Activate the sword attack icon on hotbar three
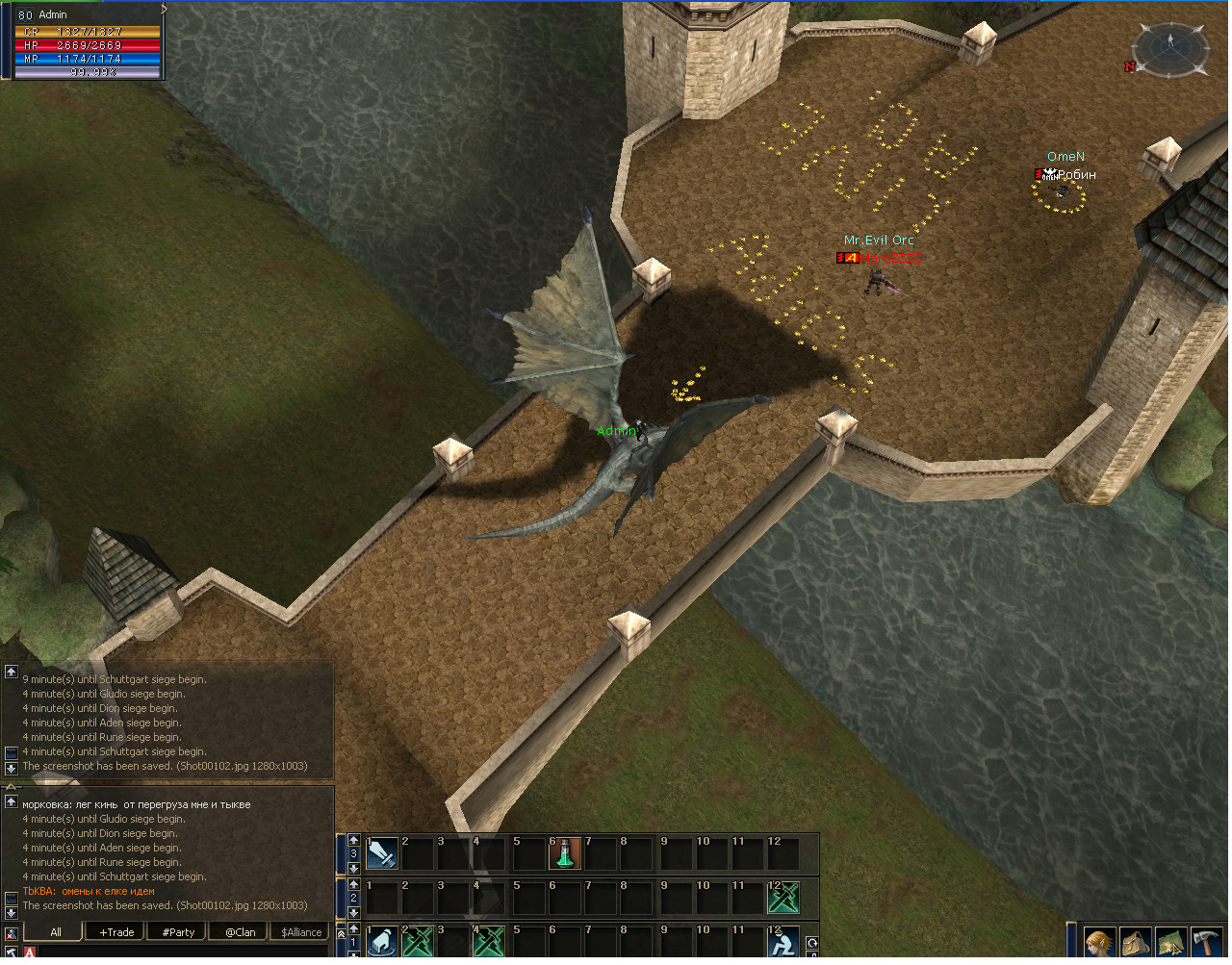Screen dimensions: 1232x965 [382, 853]
